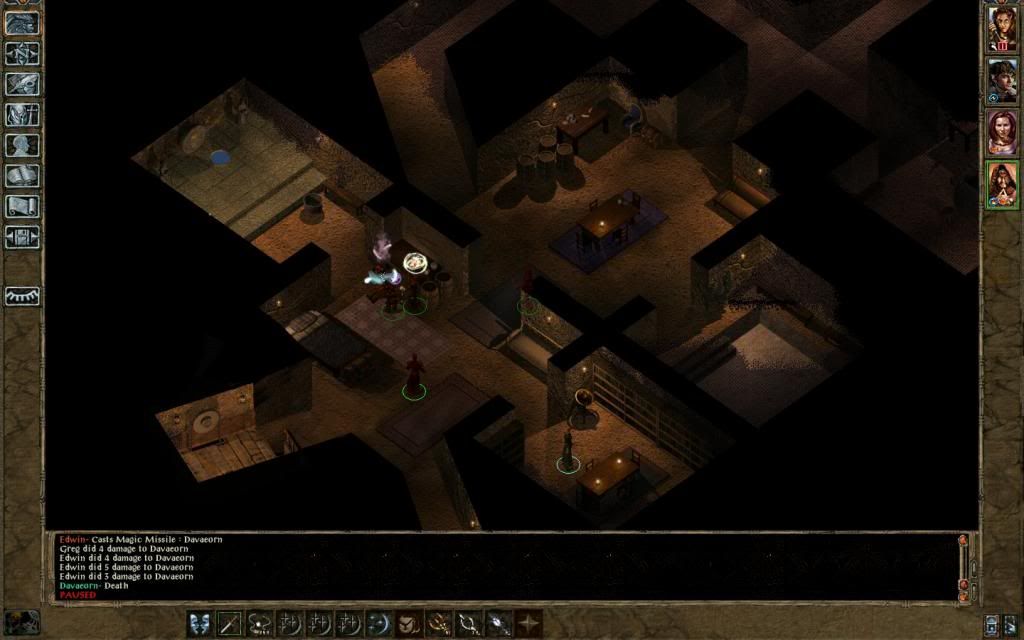
Task: Select the staff weapon slot
Action: 230,623
